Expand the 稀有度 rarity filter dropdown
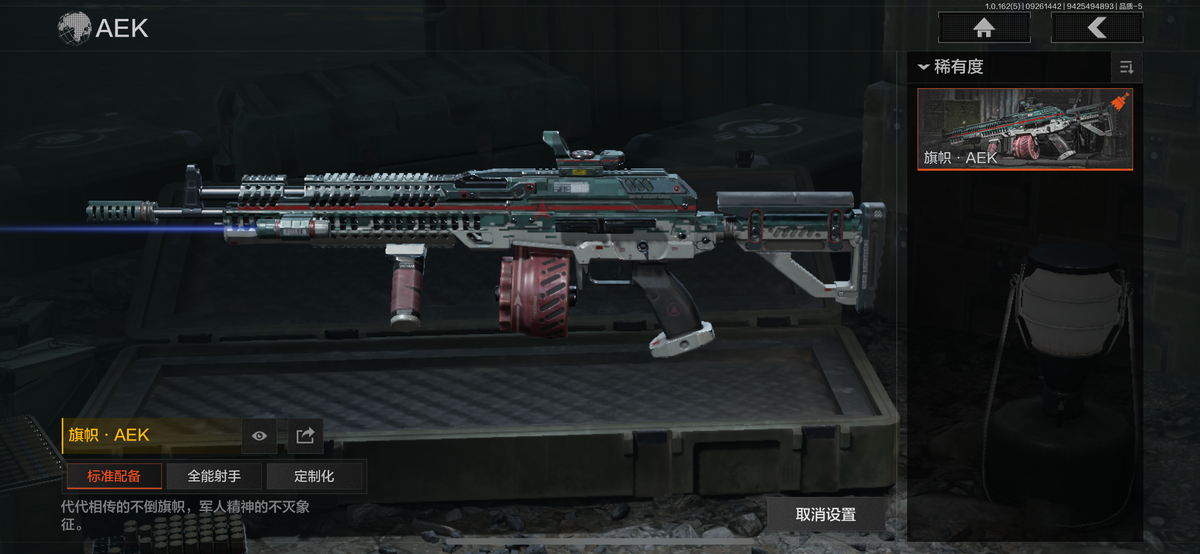The image size is (1200, 554). click(x=952, y=67)
